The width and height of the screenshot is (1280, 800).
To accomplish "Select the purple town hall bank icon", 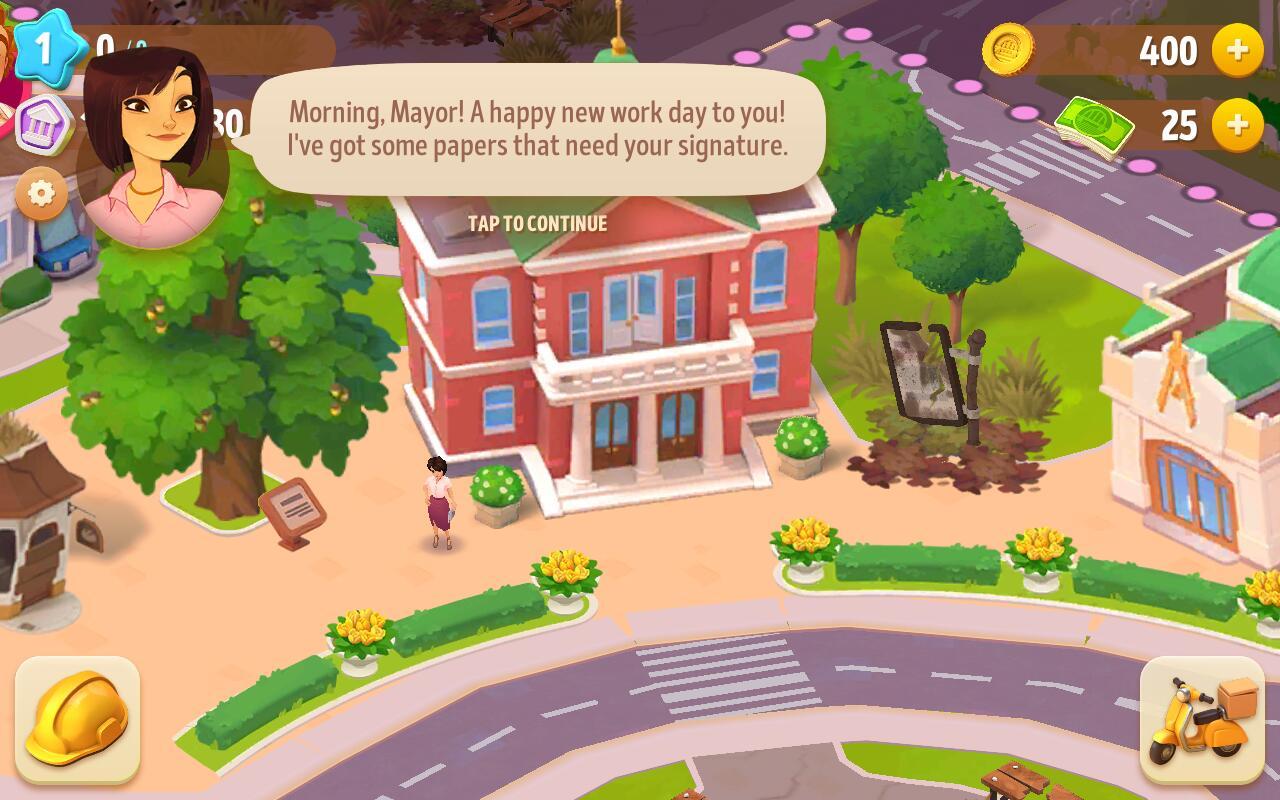I will click(x=45, y=125).
